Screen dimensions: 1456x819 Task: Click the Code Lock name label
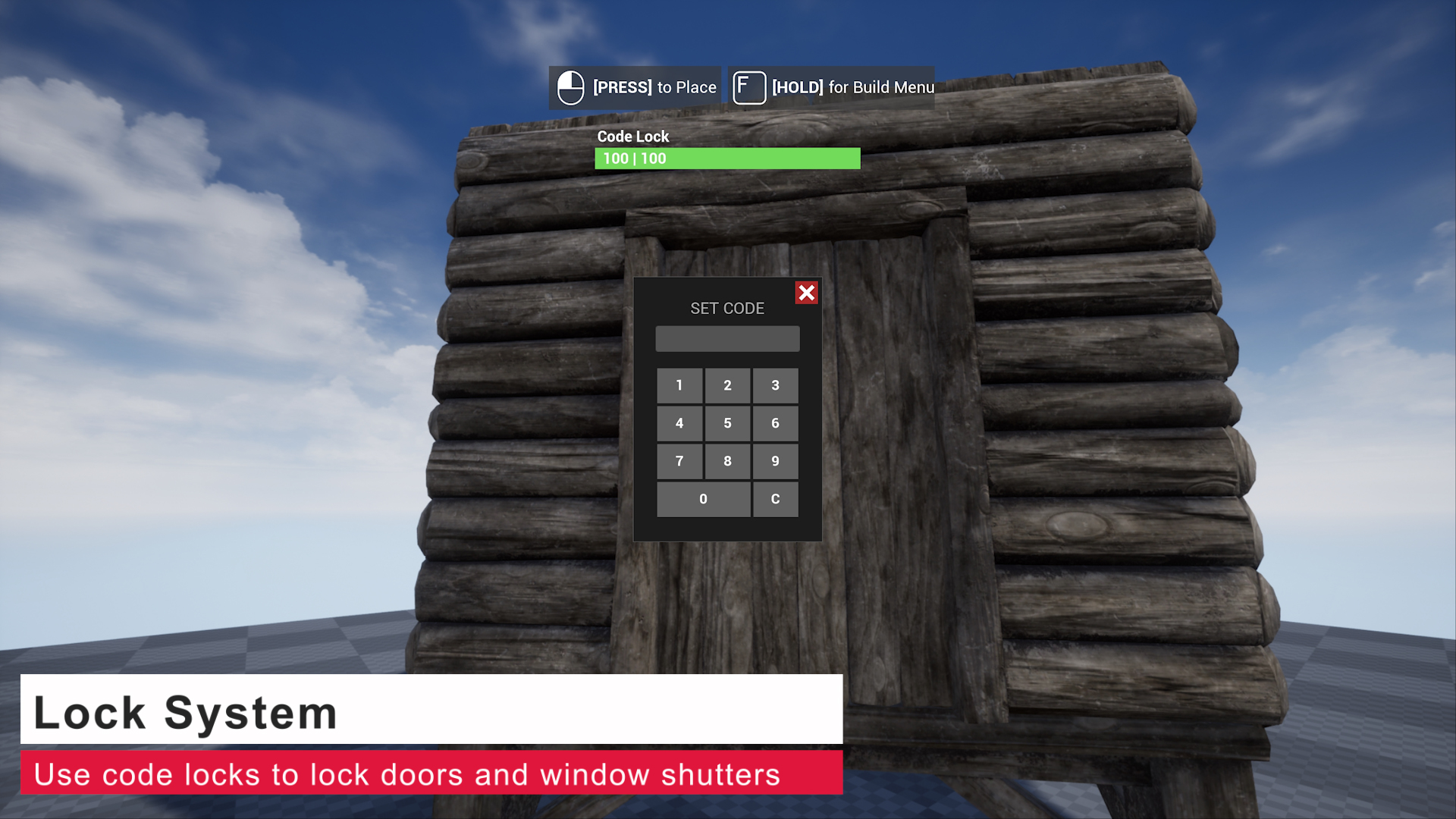(633, 136)
